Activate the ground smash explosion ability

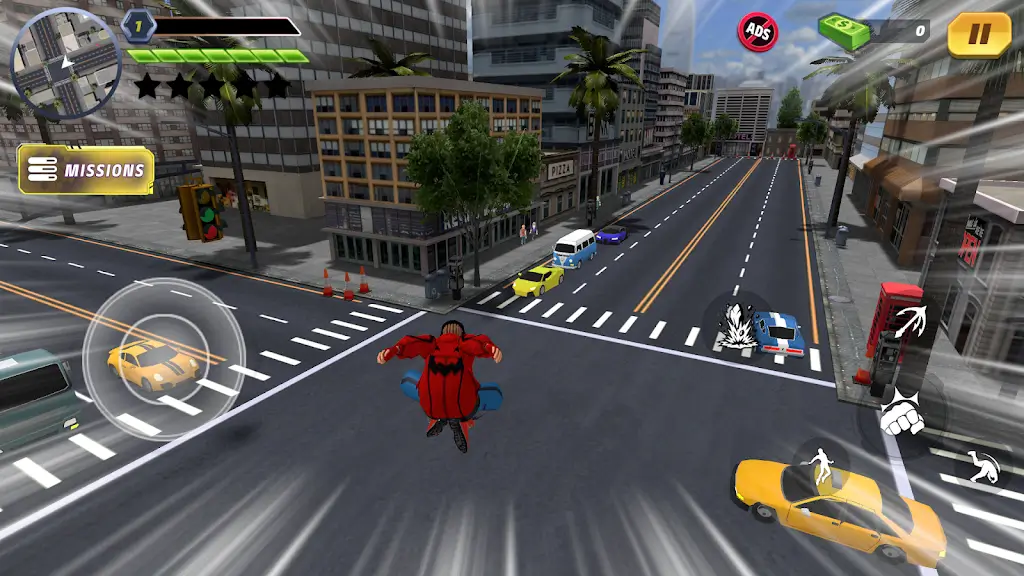click(x=738, y=324)
